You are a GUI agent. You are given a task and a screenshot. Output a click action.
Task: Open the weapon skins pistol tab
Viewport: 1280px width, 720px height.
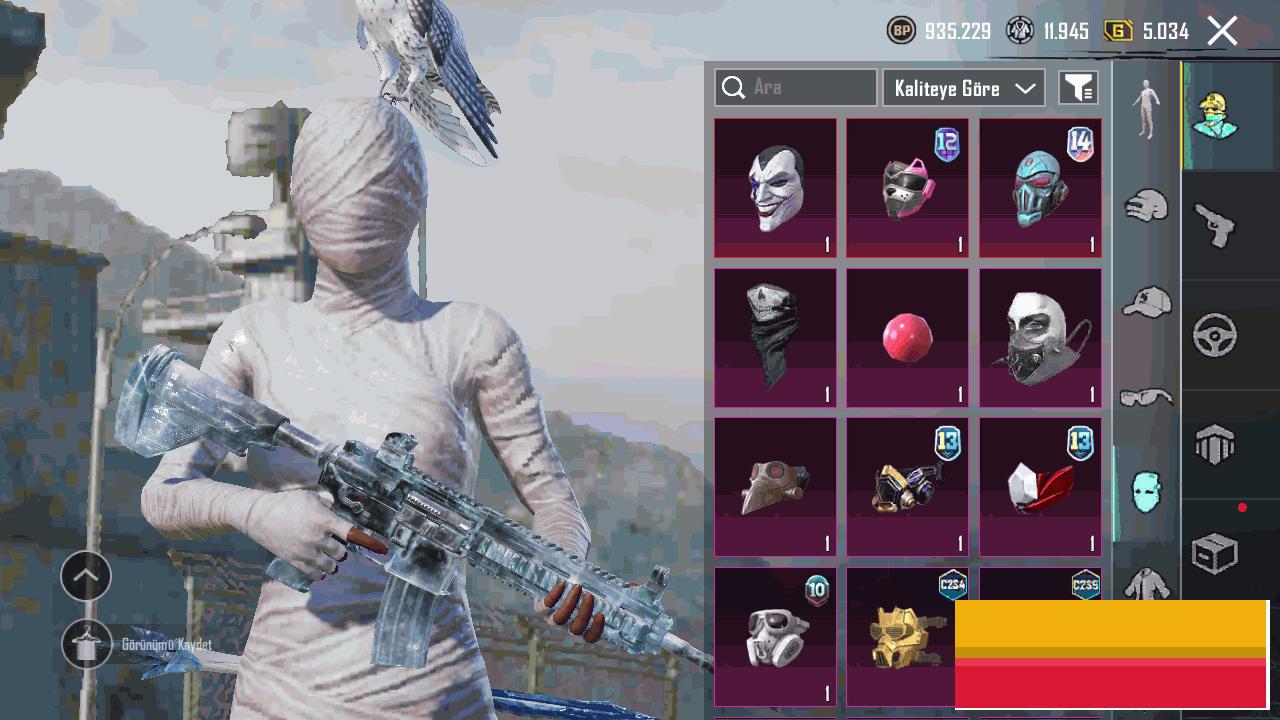[x=1215, y=225]
